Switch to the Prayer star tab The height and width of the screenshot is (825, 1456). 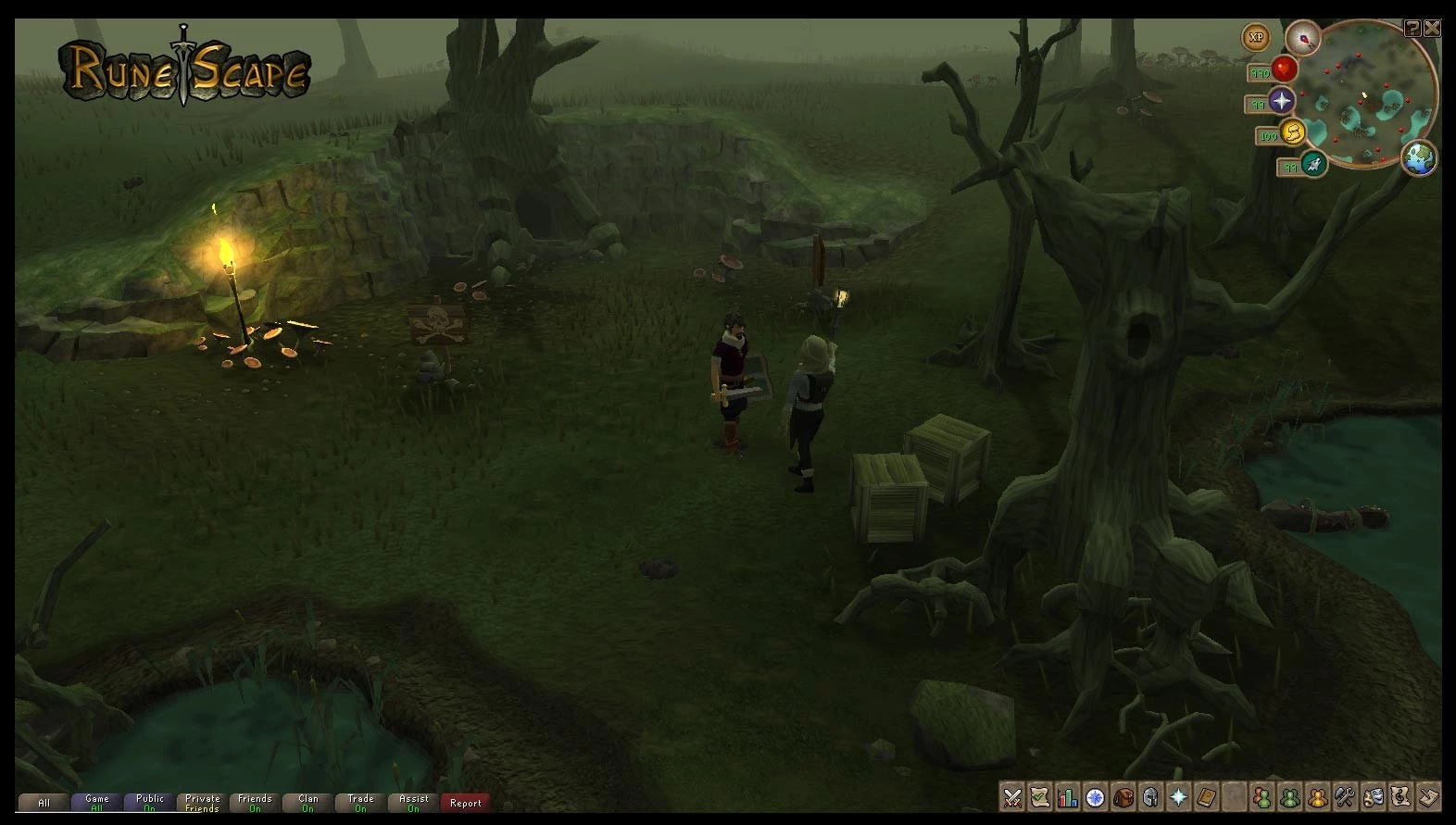tap(1178, 797)
